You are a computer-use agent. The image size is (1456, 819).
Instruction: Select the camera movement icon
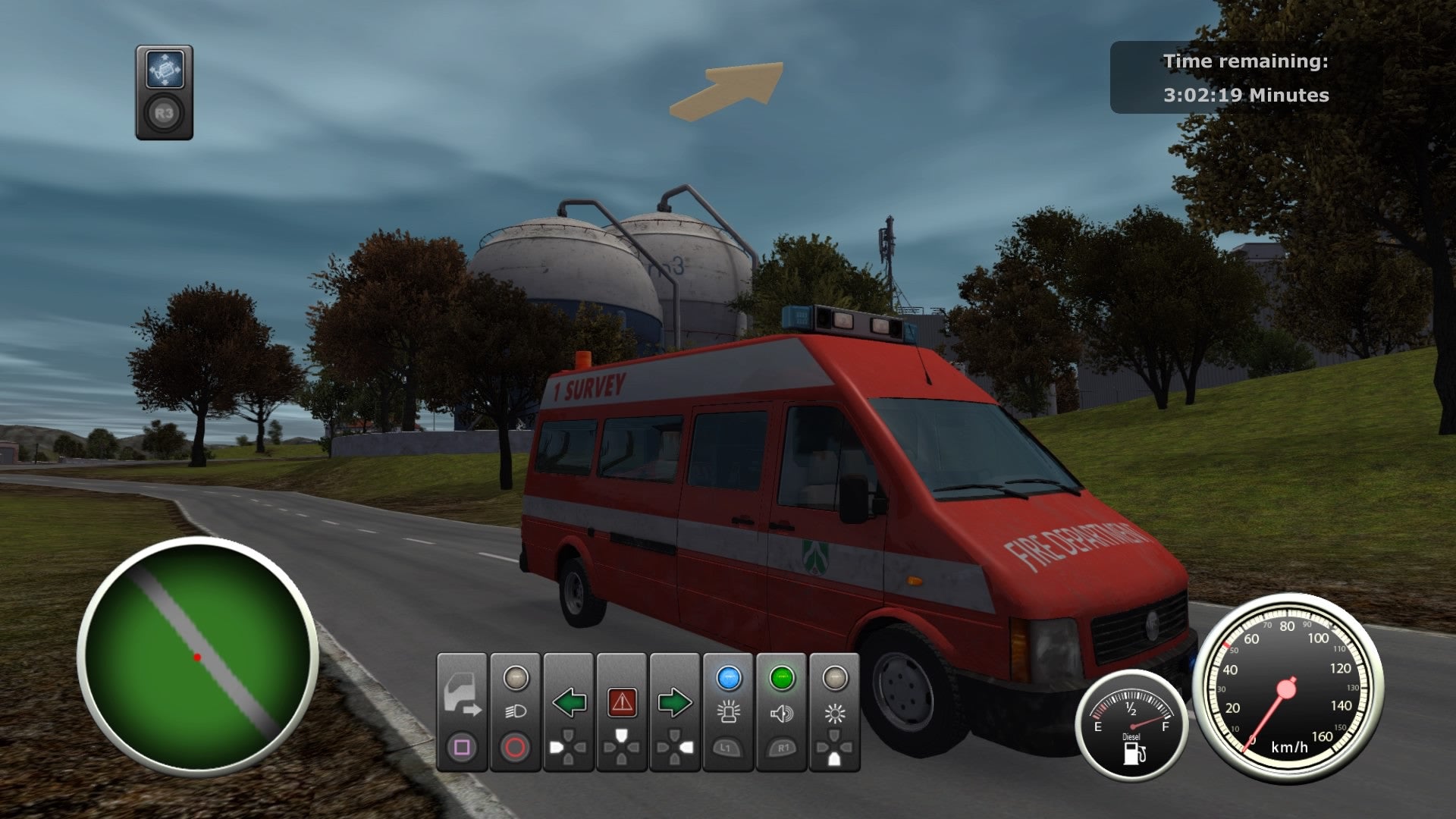pyautogui.click(x=165, y=71)
